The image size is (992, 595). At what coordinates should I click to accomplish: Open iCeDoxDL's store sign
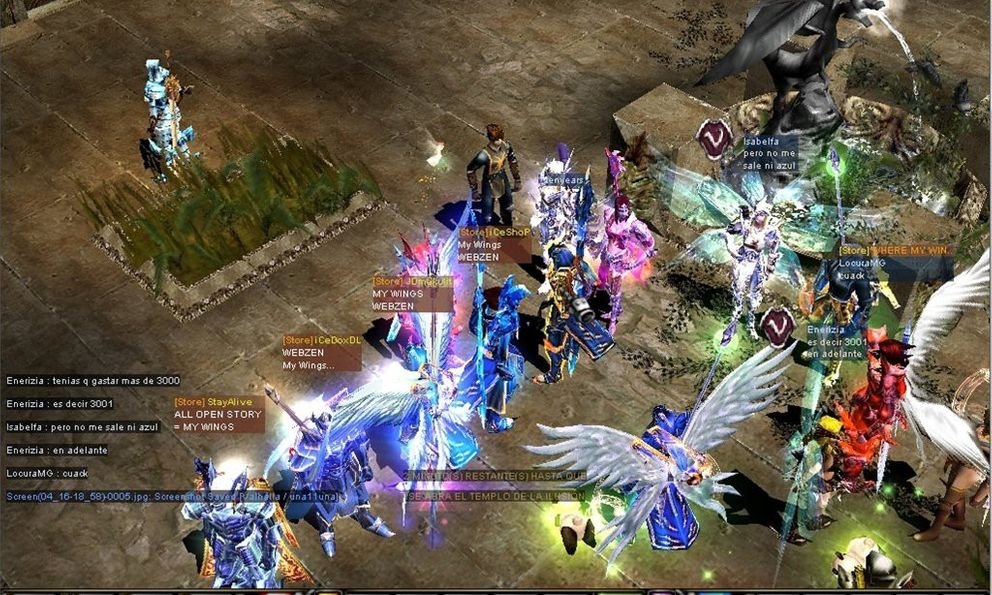[x=320, y=352]
